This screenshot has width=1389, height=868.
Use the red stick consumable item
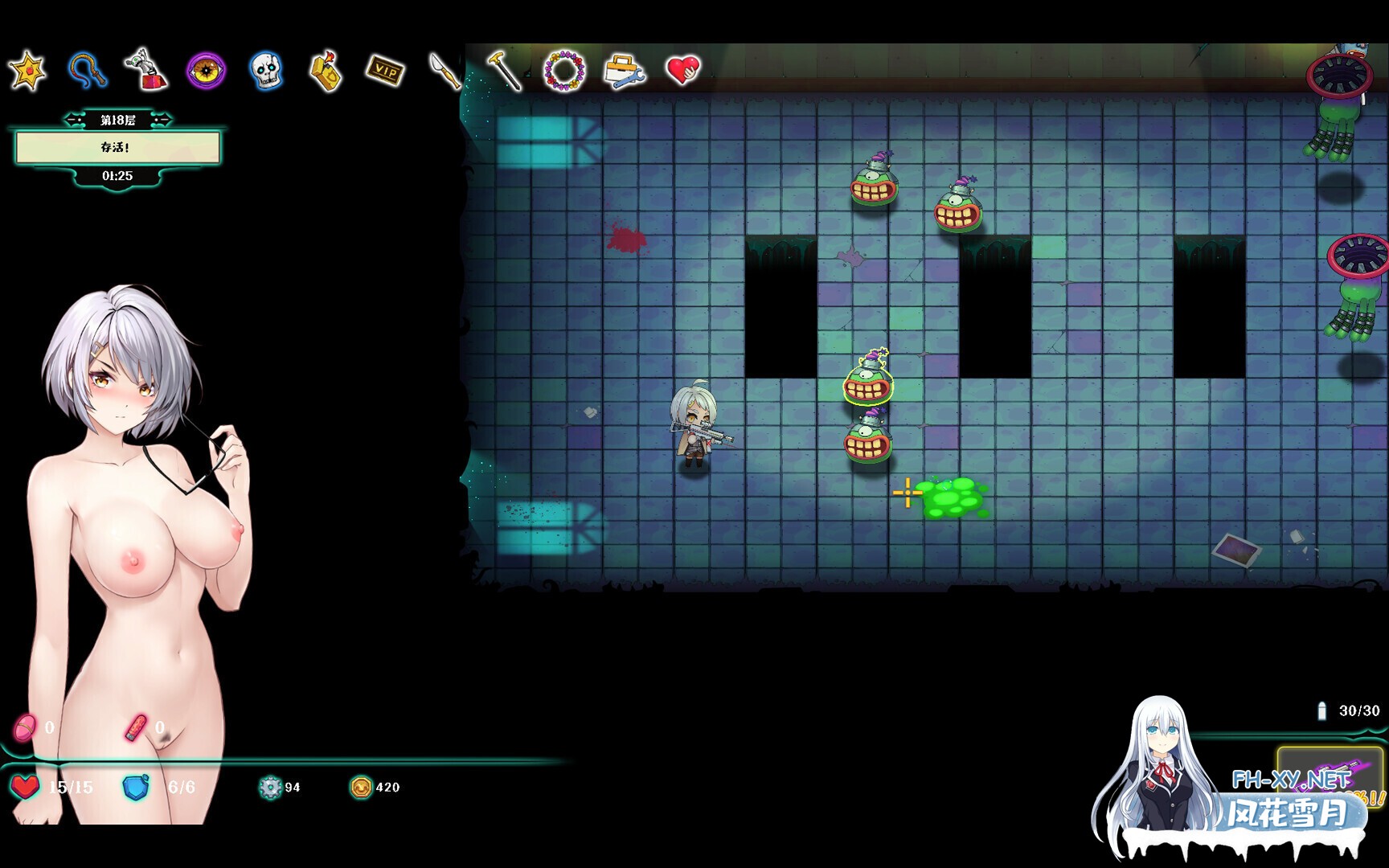pos(136,728)
